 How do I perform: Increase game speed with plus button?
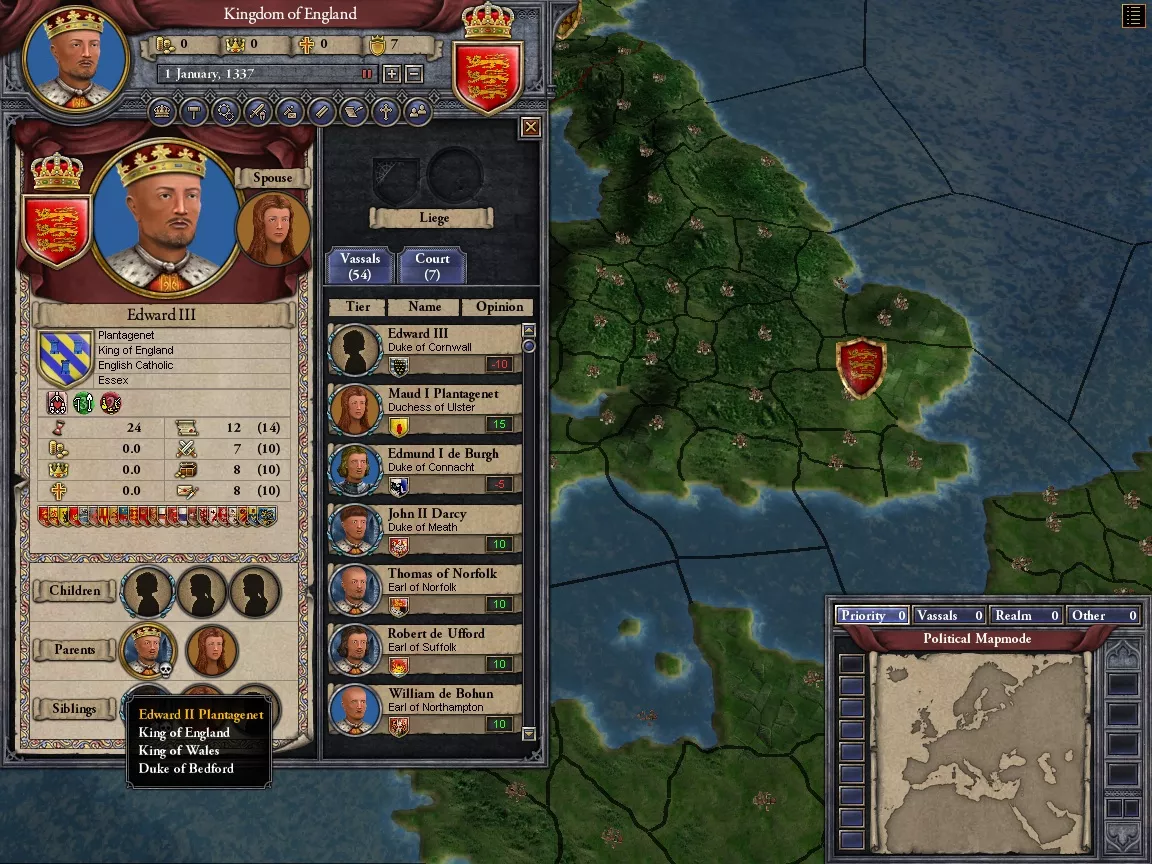pos(392,74)
